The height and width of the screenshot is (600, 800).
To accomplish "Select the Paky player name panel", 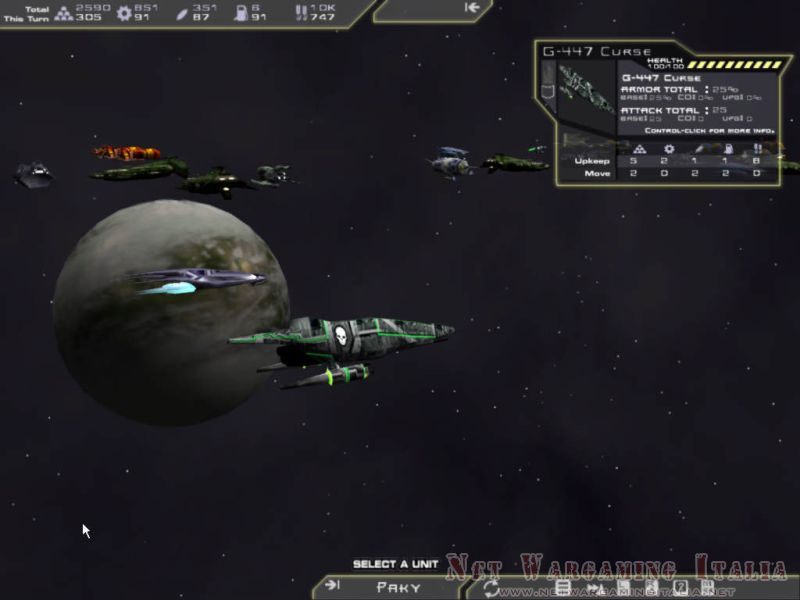I will tap(398, 587).
